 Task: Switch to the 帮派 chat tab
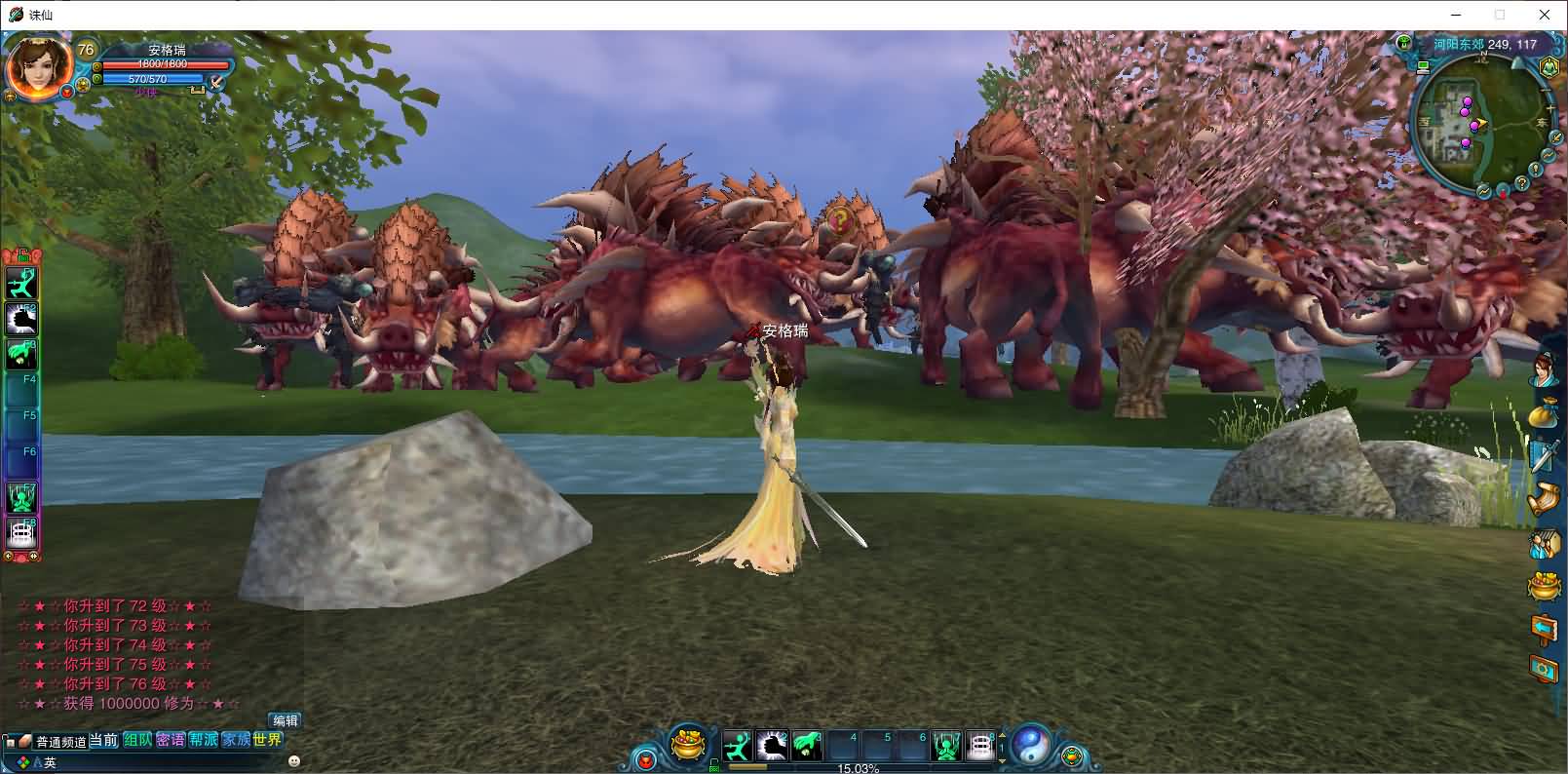pyautogui.click(x=203, y=740)
